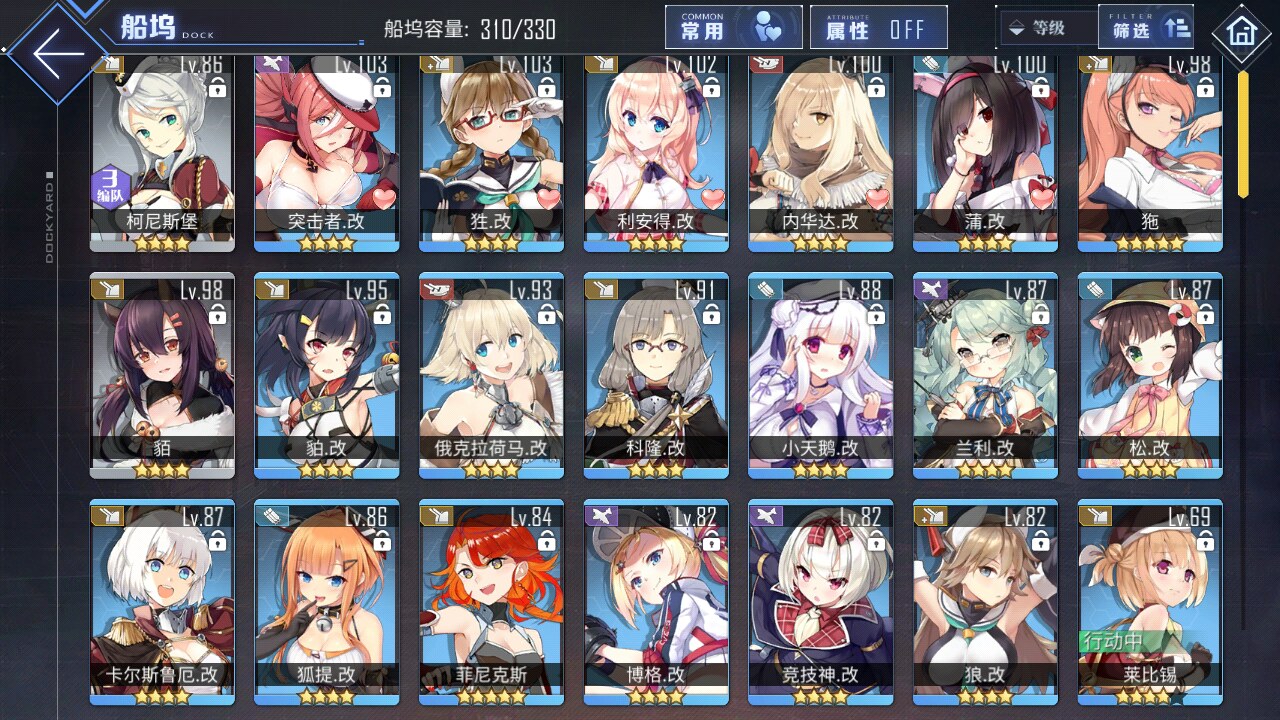The height and width of the screenshot is (720, 1280).
Task: Open the 等级 sort dropdown
Action: coord(1046,28)
